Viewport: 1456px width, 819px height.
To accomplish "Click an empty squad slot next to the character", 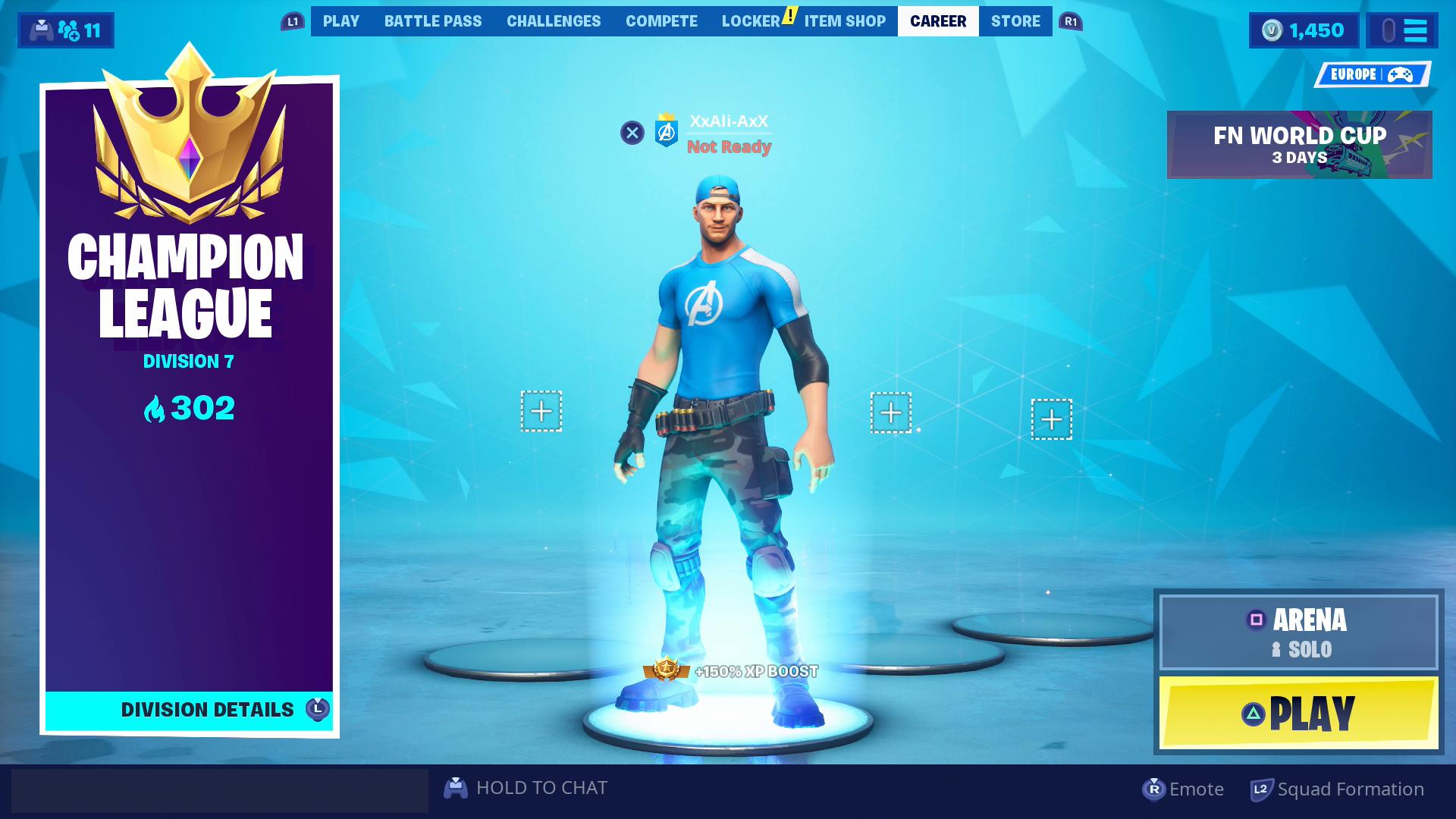I will pyautogui.click(x=541, y=410).
